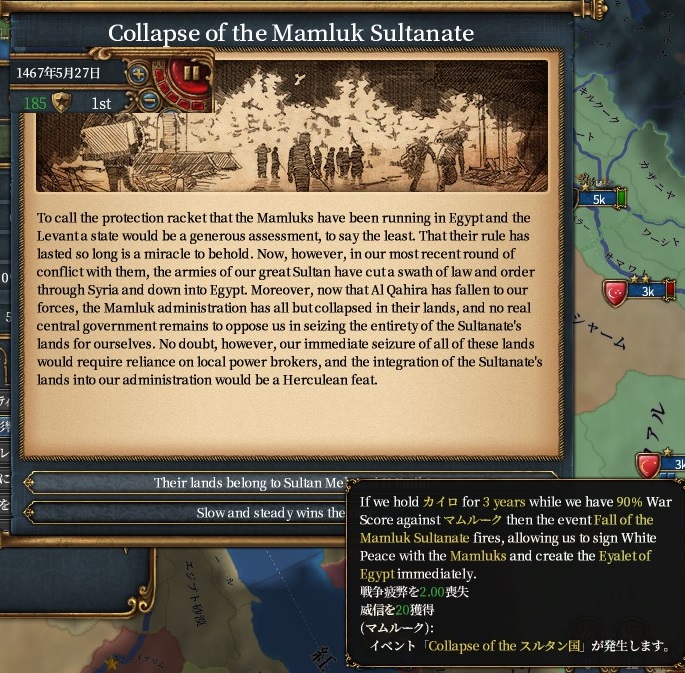
Task: Decrease game speed with minus button
Action: pos(148,100)
